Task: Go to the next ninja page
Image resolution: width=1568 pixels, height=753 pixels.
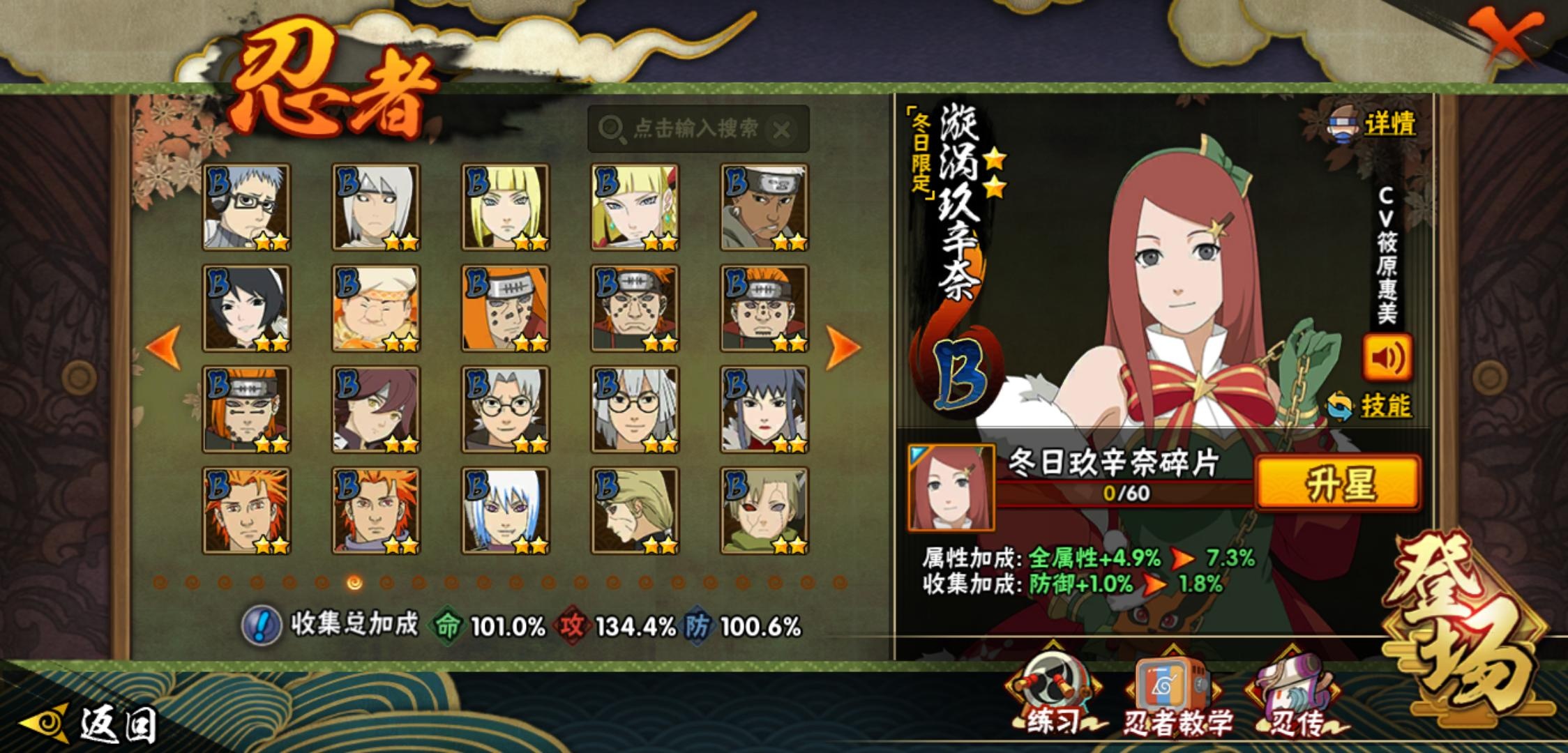Action: [842, 347]
